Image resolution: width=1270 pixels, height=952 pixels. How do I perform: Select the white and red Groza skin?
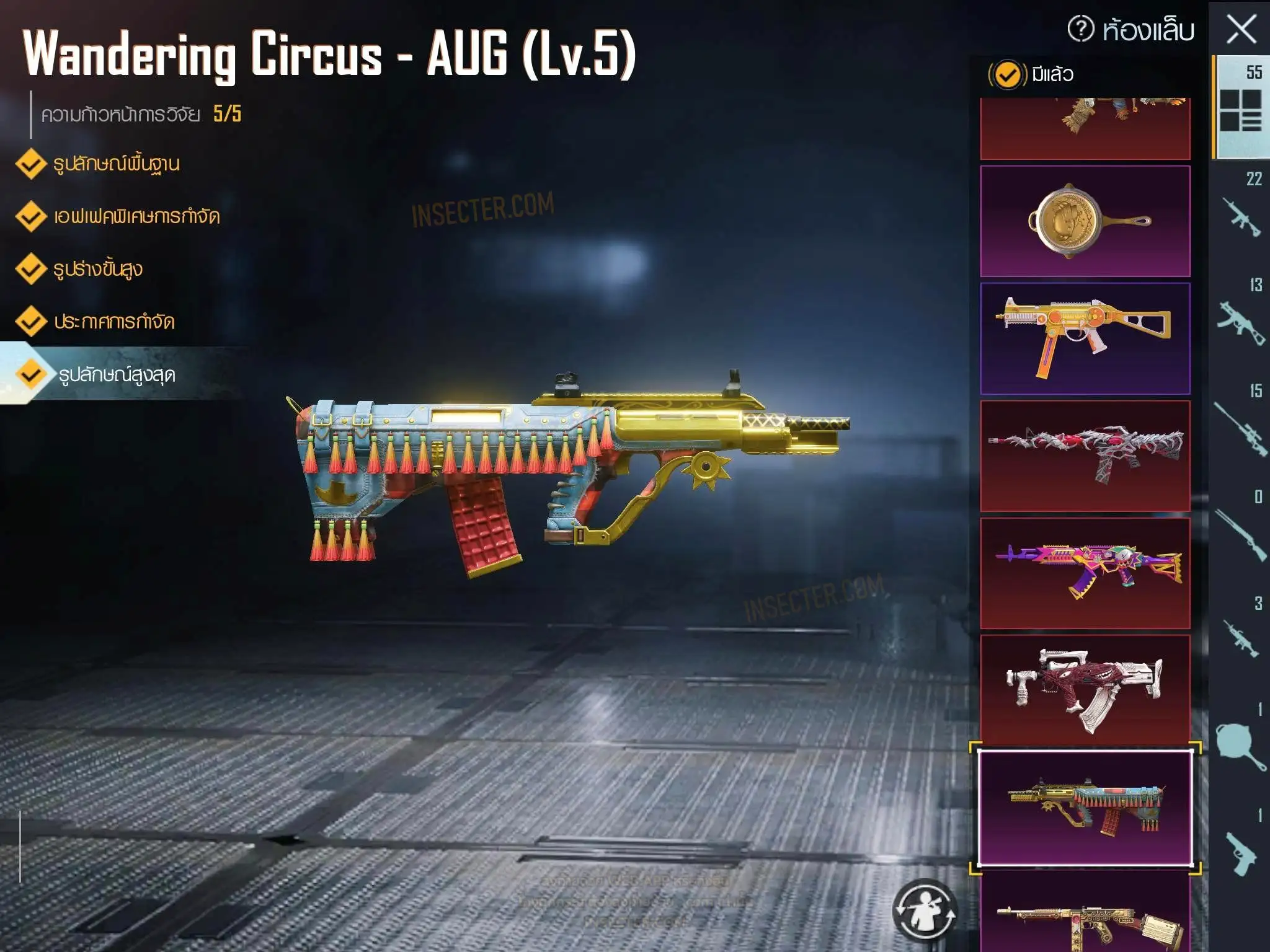click(x=1085, y=689)
